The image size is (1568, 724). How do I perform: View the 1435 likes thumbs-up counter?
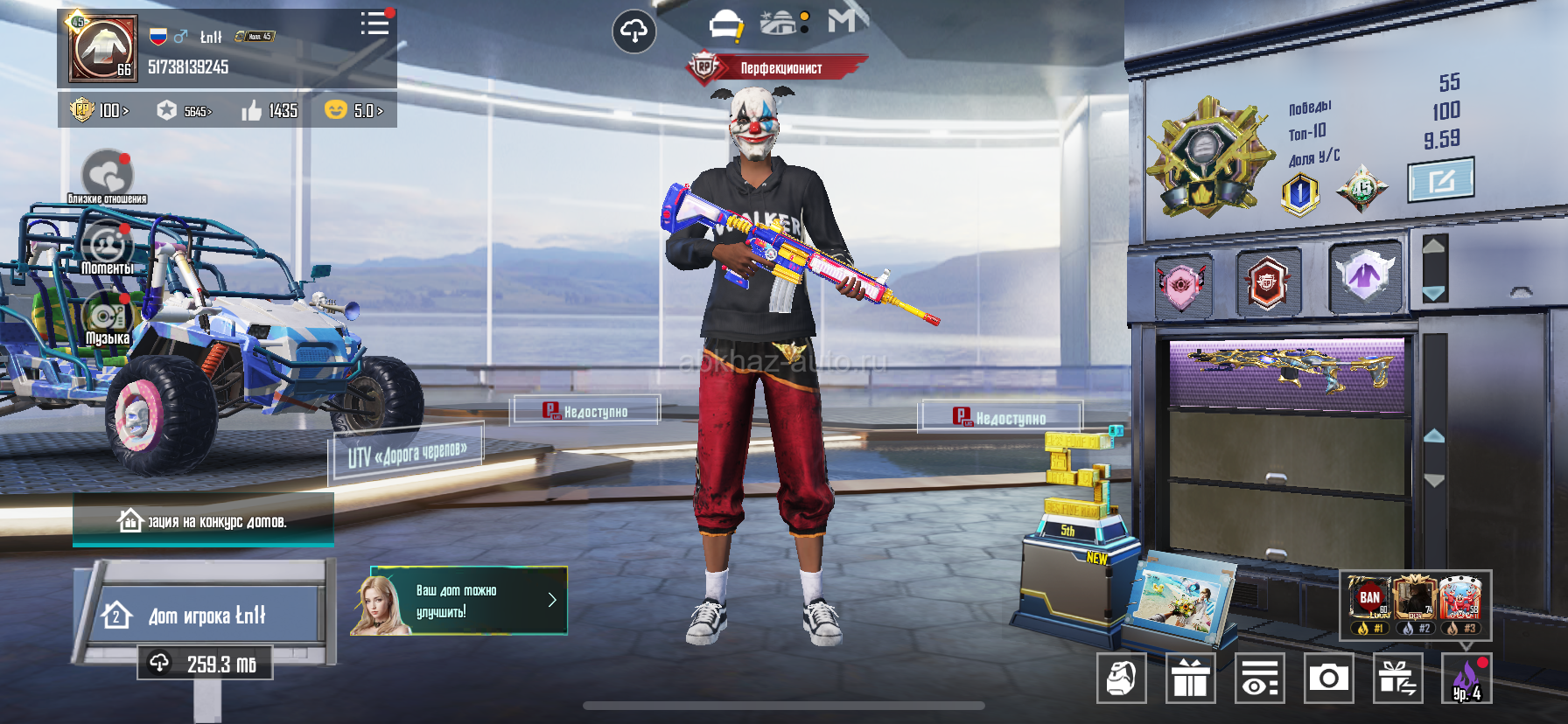click(270, 110)
